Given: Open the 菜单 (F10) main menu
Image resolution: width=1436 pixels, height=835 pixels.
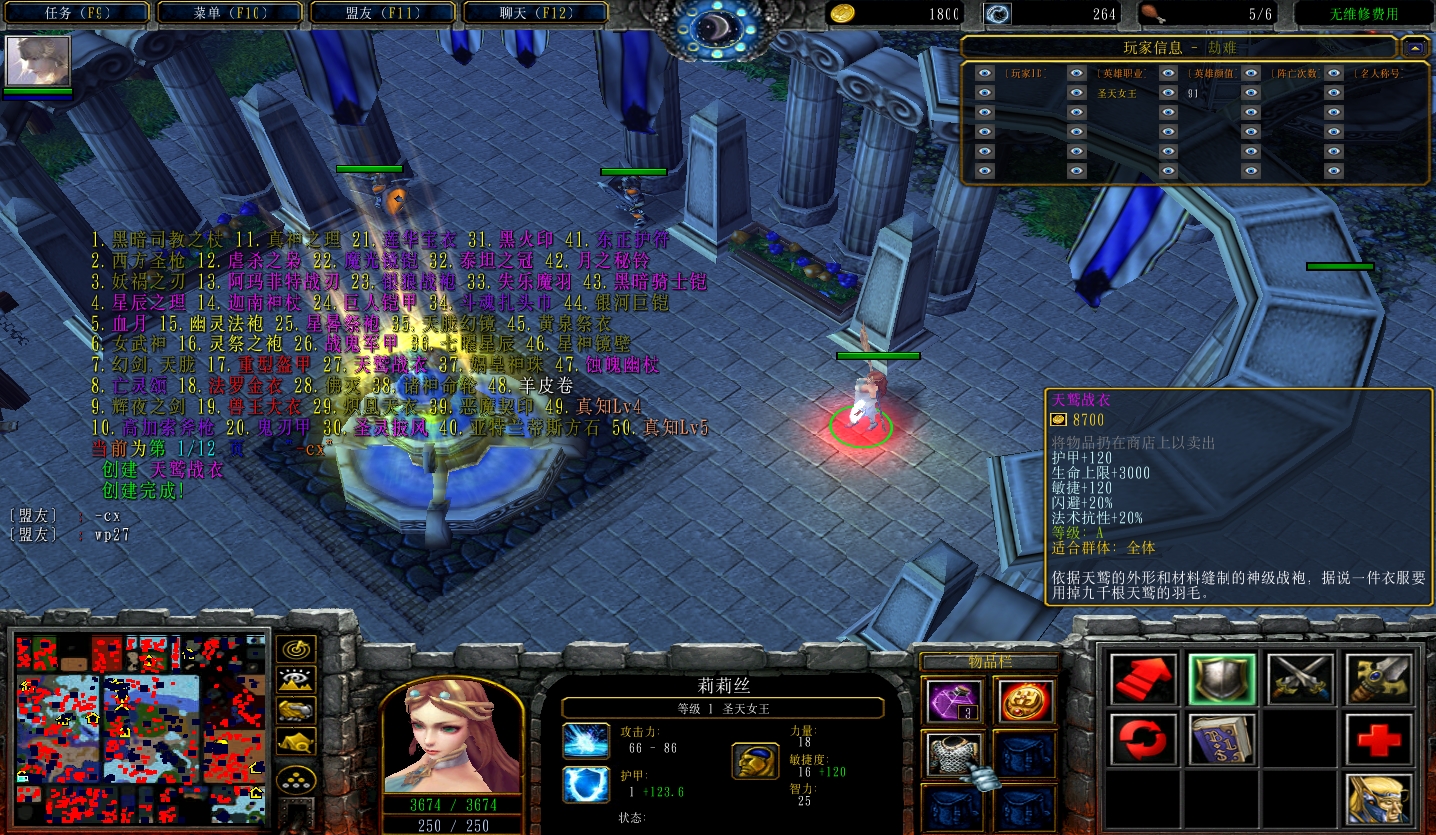Looking at the screenshot, I should click(230, 13).
